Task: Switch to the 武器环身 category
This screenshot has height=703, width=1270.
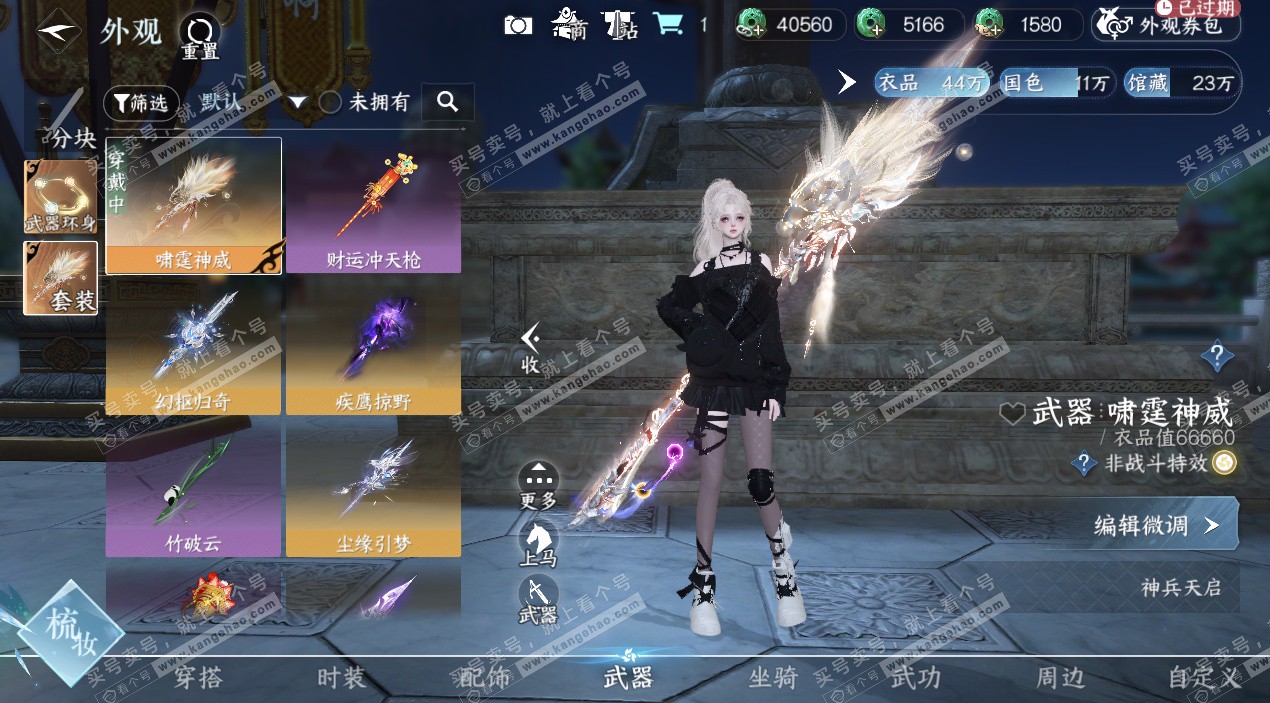Action: tap(61, 195)
